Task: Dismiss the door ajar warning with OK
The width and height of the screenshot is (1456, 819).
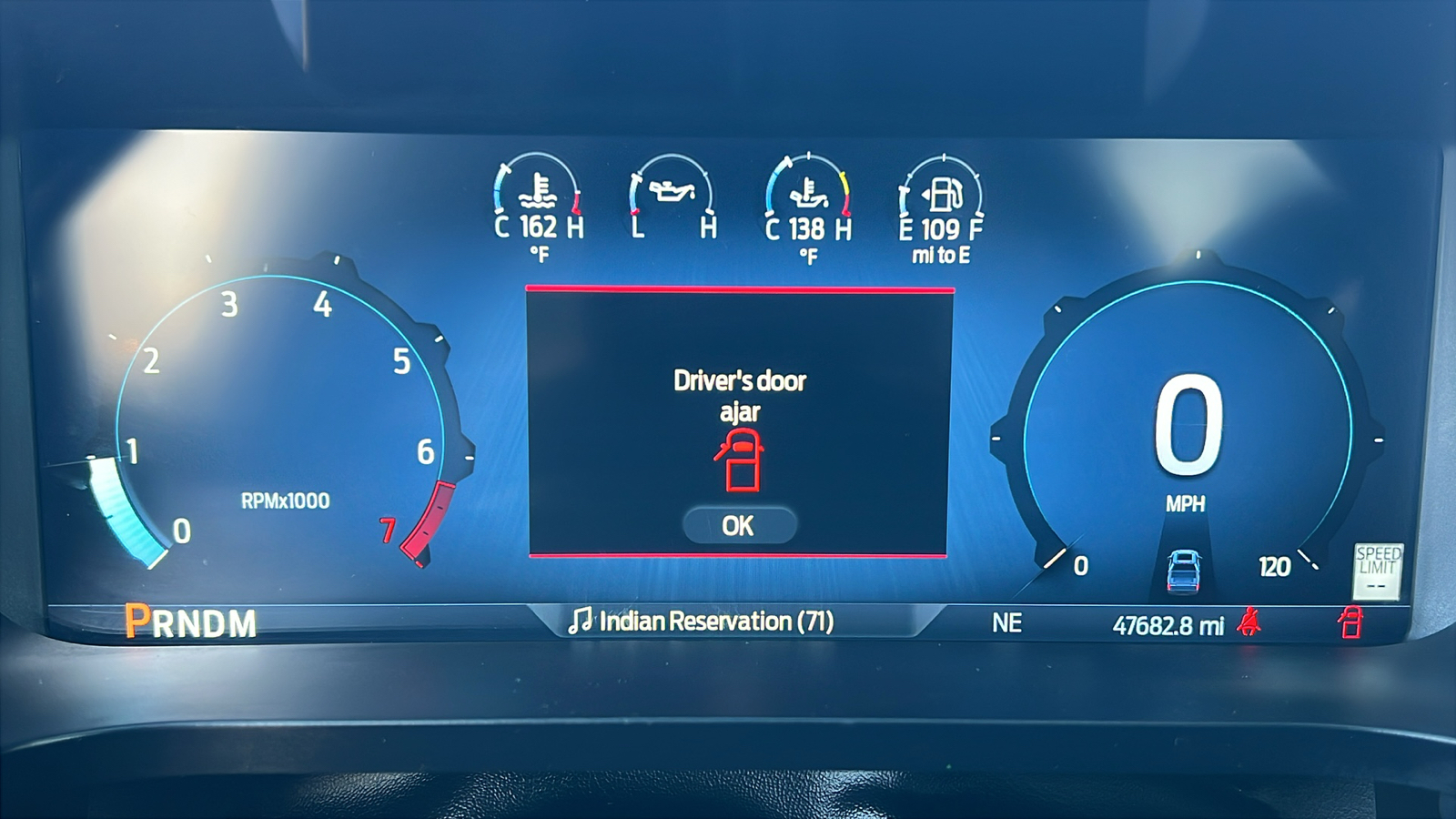Action: (x=739, y=526)
